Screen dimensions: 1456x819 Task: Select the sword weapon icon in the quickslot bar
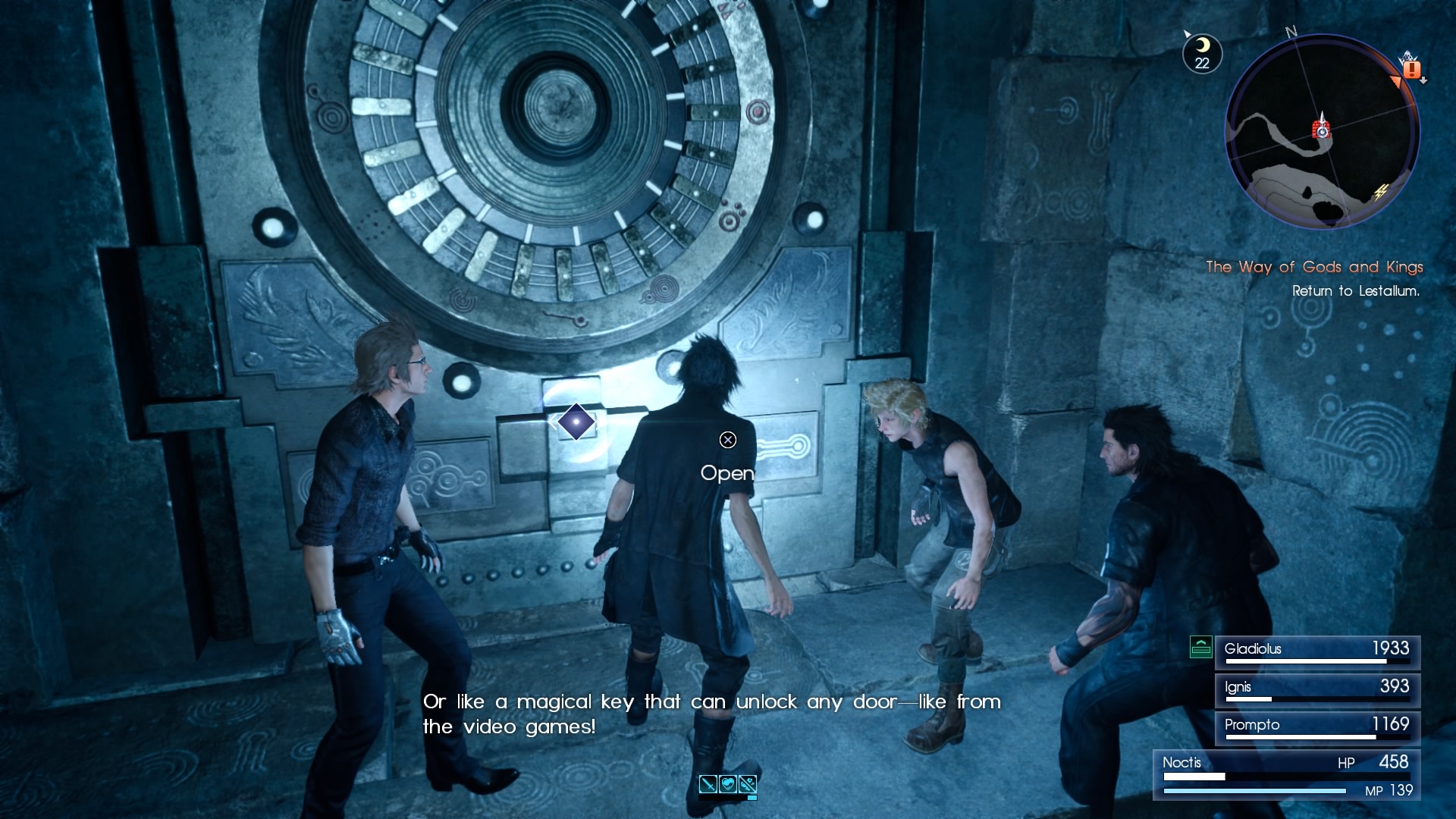click(x=708, y=784)
